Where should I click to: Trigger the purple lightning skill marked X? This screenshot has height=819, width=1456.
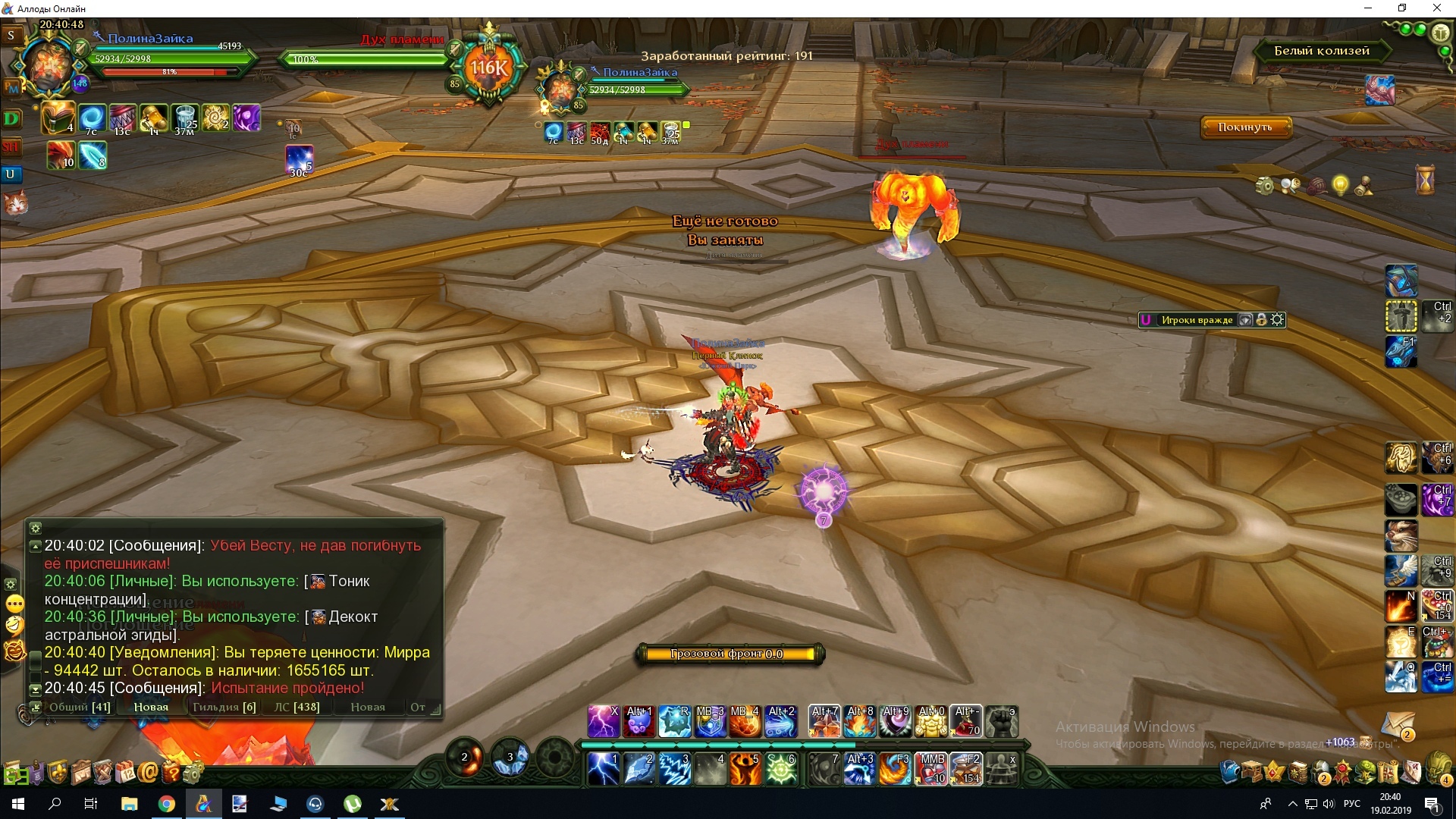[x=604, y=721]
